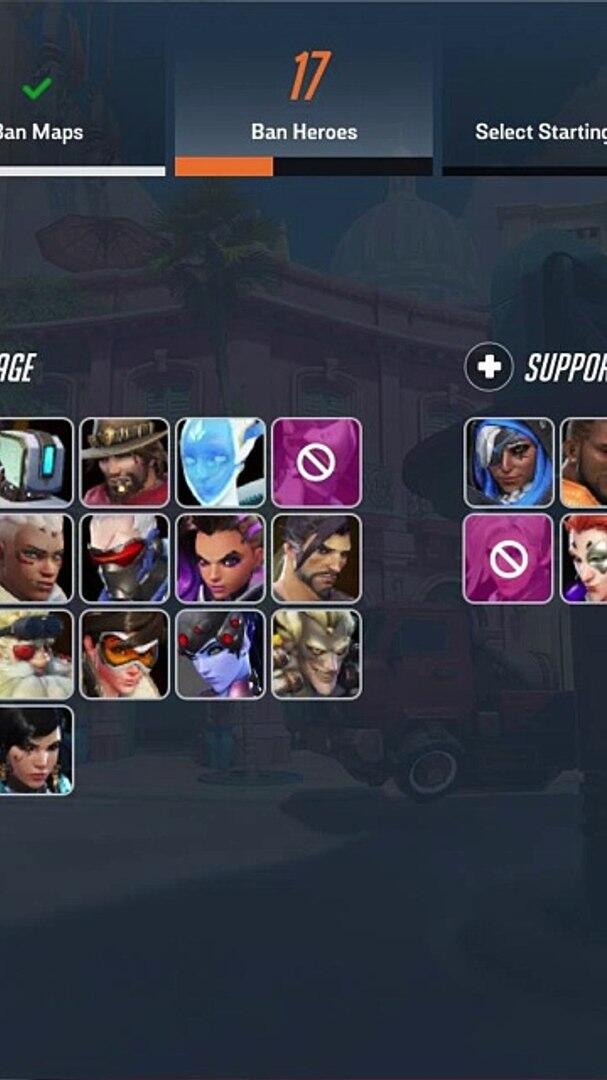Select the Bastion hero portrait
This screenshot has height=1080, width=607.
[35, 462]
